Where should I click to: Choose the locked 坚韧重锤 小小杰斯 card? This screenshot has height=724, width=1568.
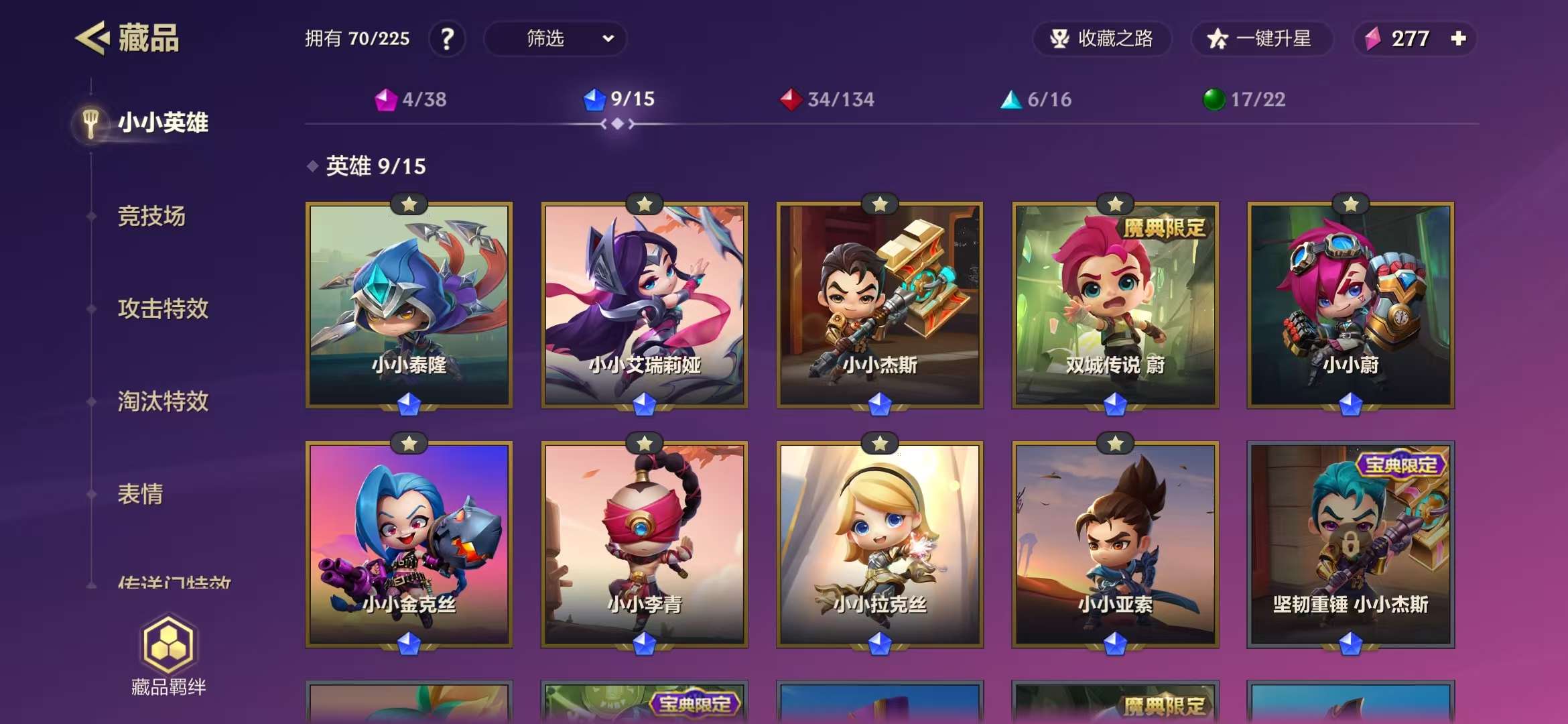(x=1350, y=544)
